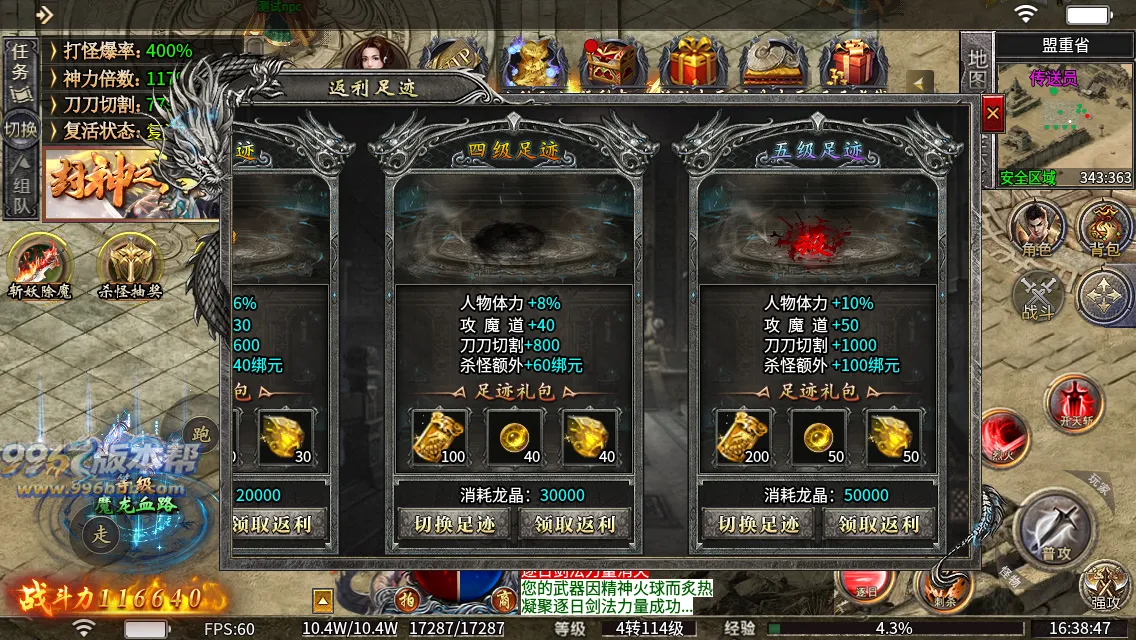Image resolution: width=1136 pixels, height=640 pixels.
Task: Close the 返利足迹 rebate window
Action: [992, 115]
